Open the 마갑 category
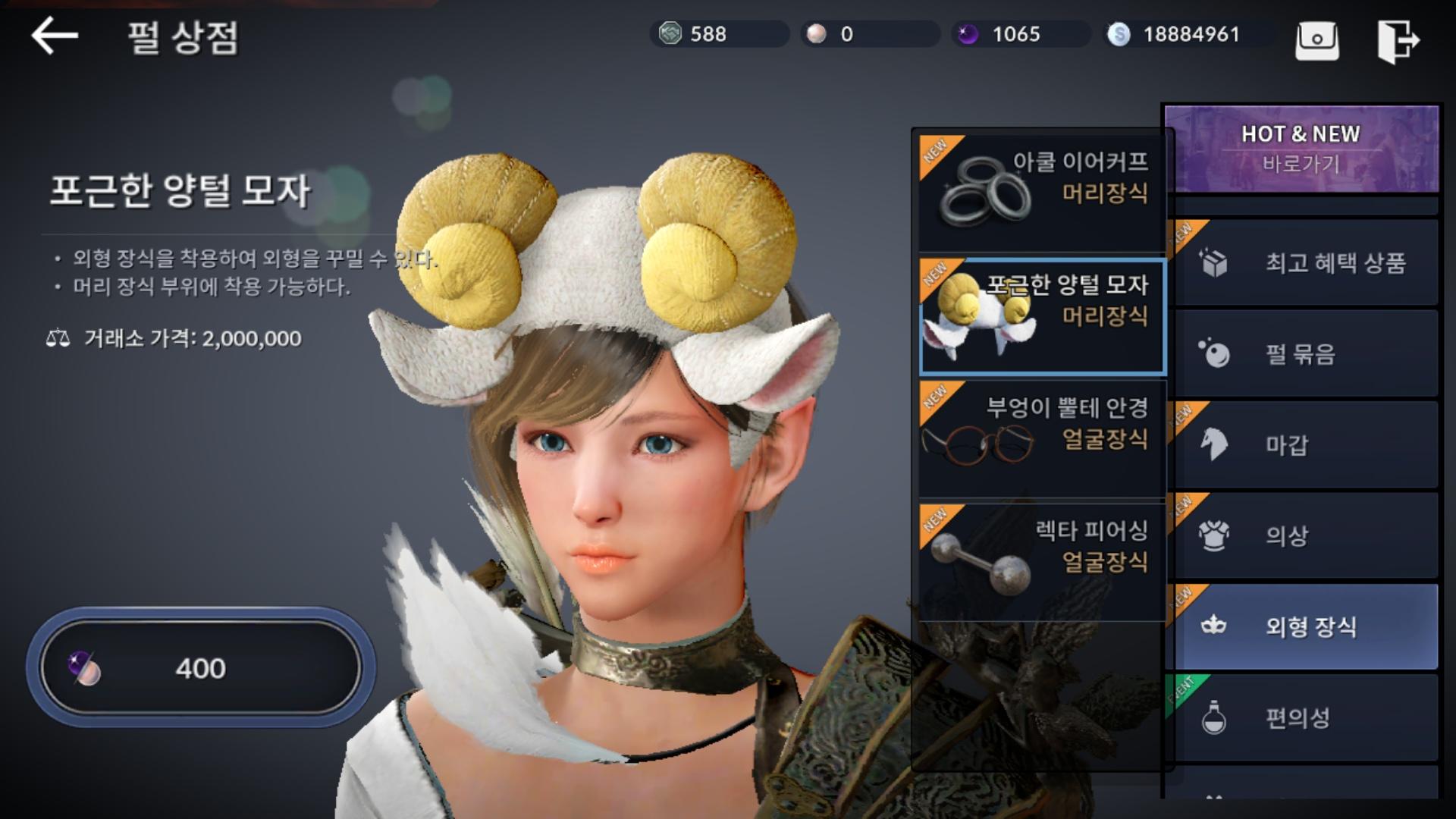The height and width of the screenshot is (819, 1456). [1304, 445]
